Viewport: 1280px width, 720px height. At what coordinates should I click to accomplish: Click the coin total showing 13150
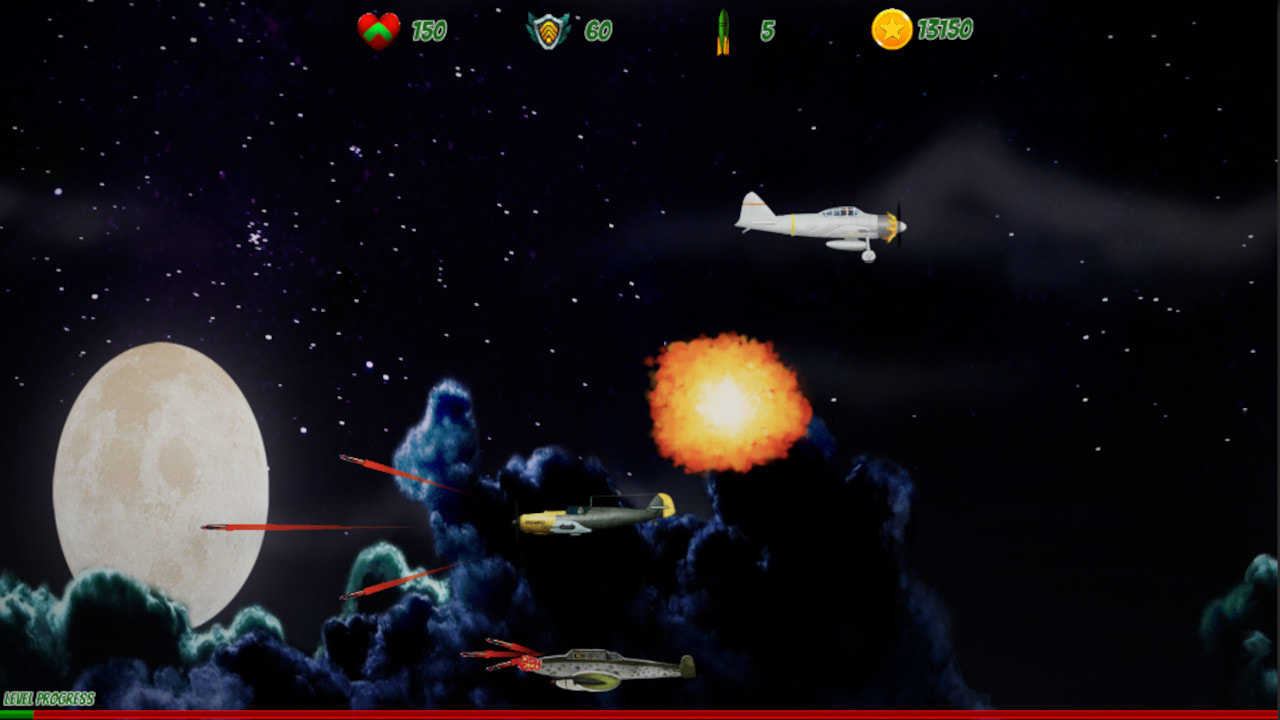pyautogui.click(x=945, y=30)
